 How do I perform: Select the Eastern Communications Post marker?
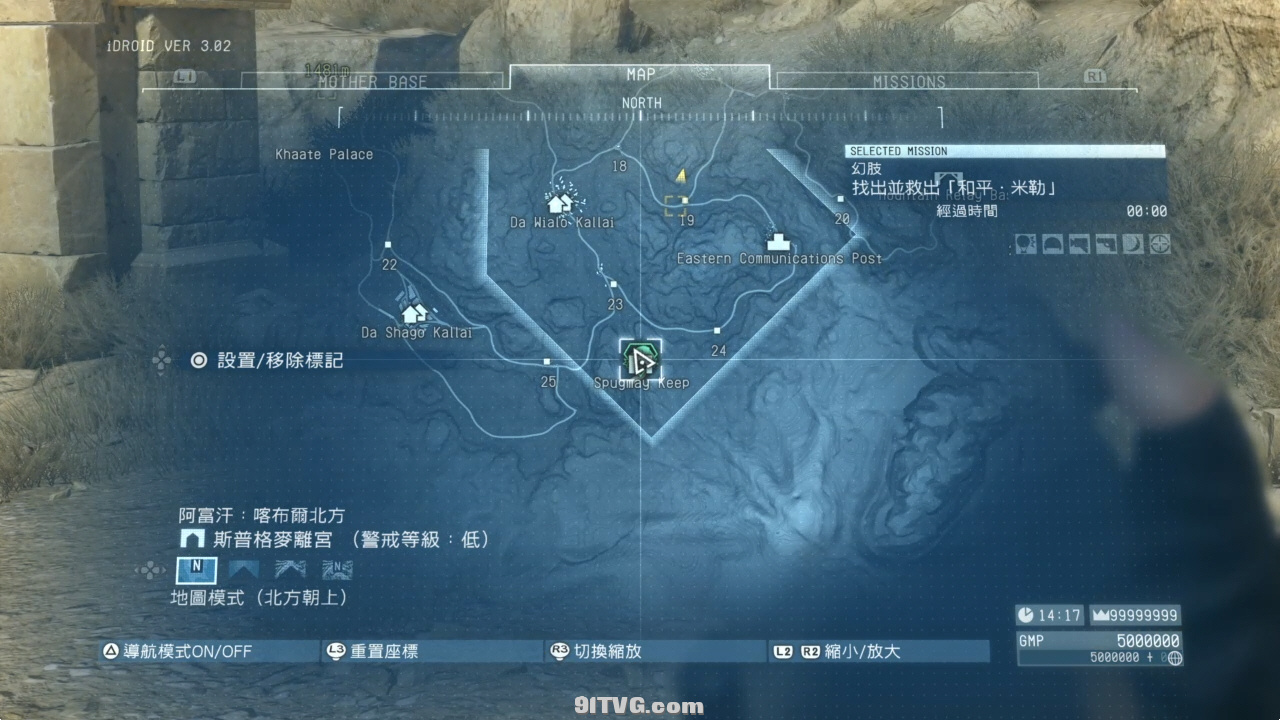click(776, 241)
